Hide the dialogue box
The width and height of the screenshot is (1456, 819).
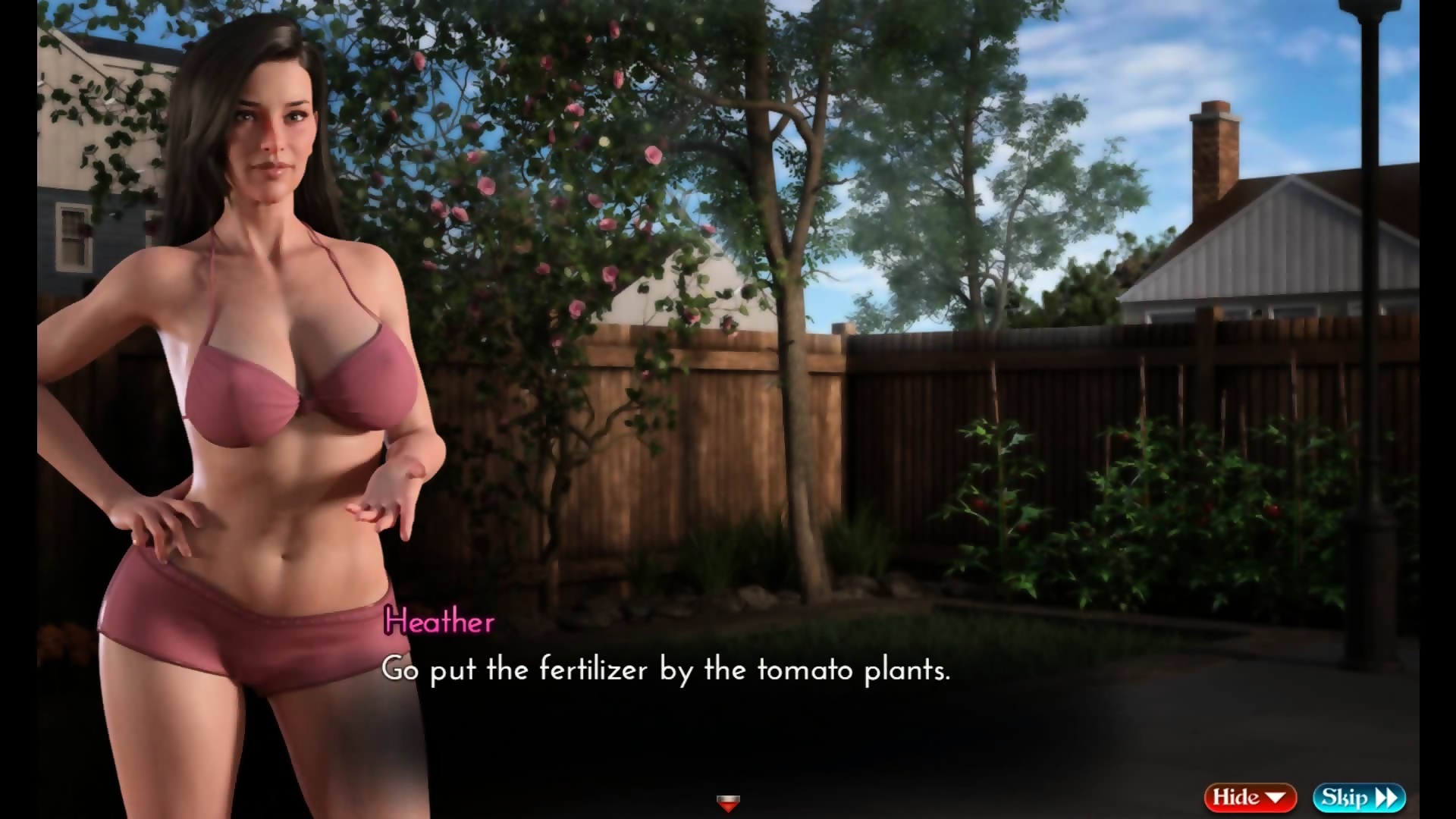(x=1249, y=797)
